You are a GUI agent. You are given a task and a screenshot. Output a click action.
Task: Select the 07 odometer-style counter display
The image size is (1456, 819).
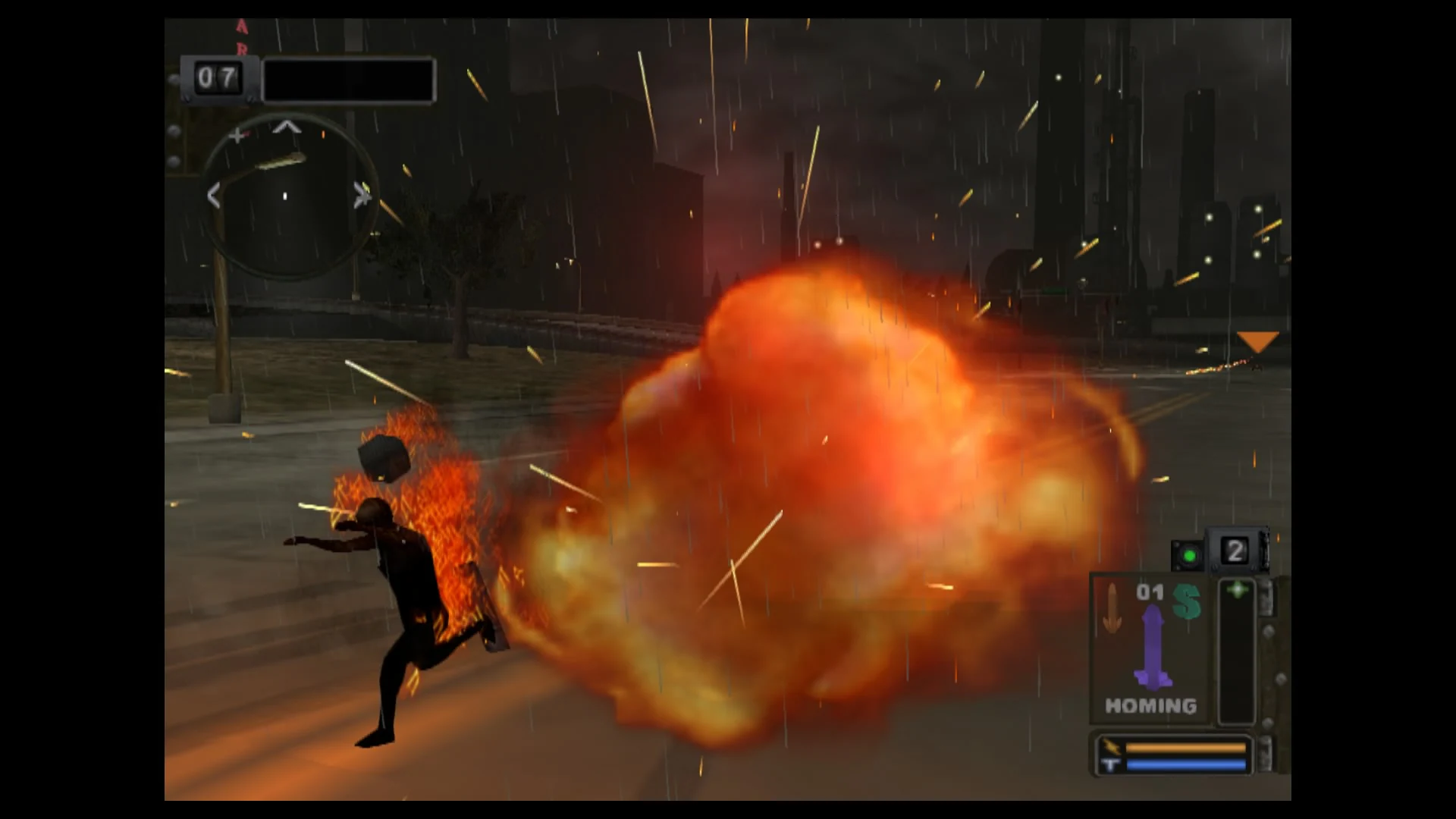pyautogui.click(x=218, y=77)
